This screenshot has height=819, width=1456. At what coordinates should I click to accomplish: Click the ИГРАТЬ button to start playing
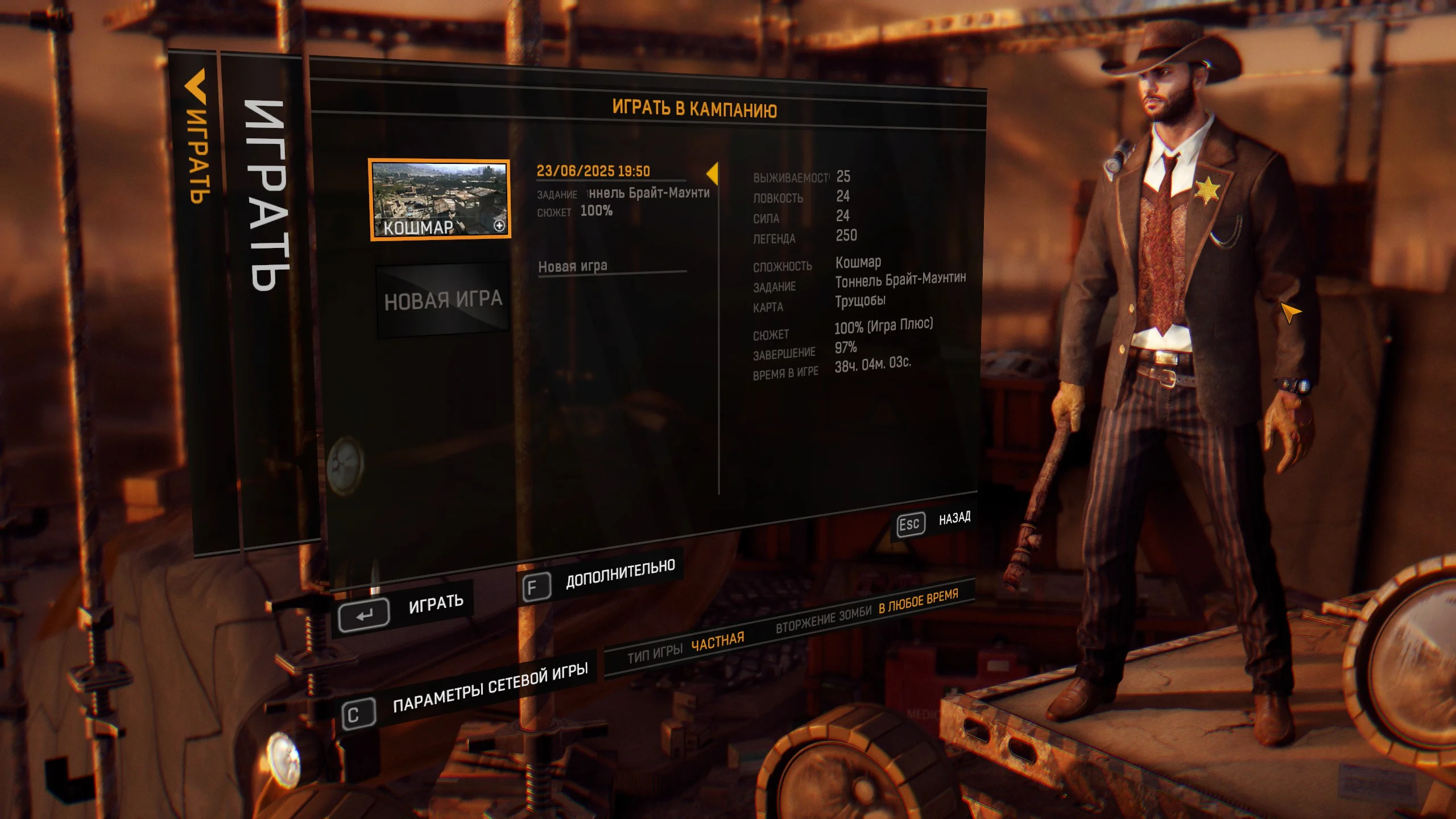tap(405, 609)
